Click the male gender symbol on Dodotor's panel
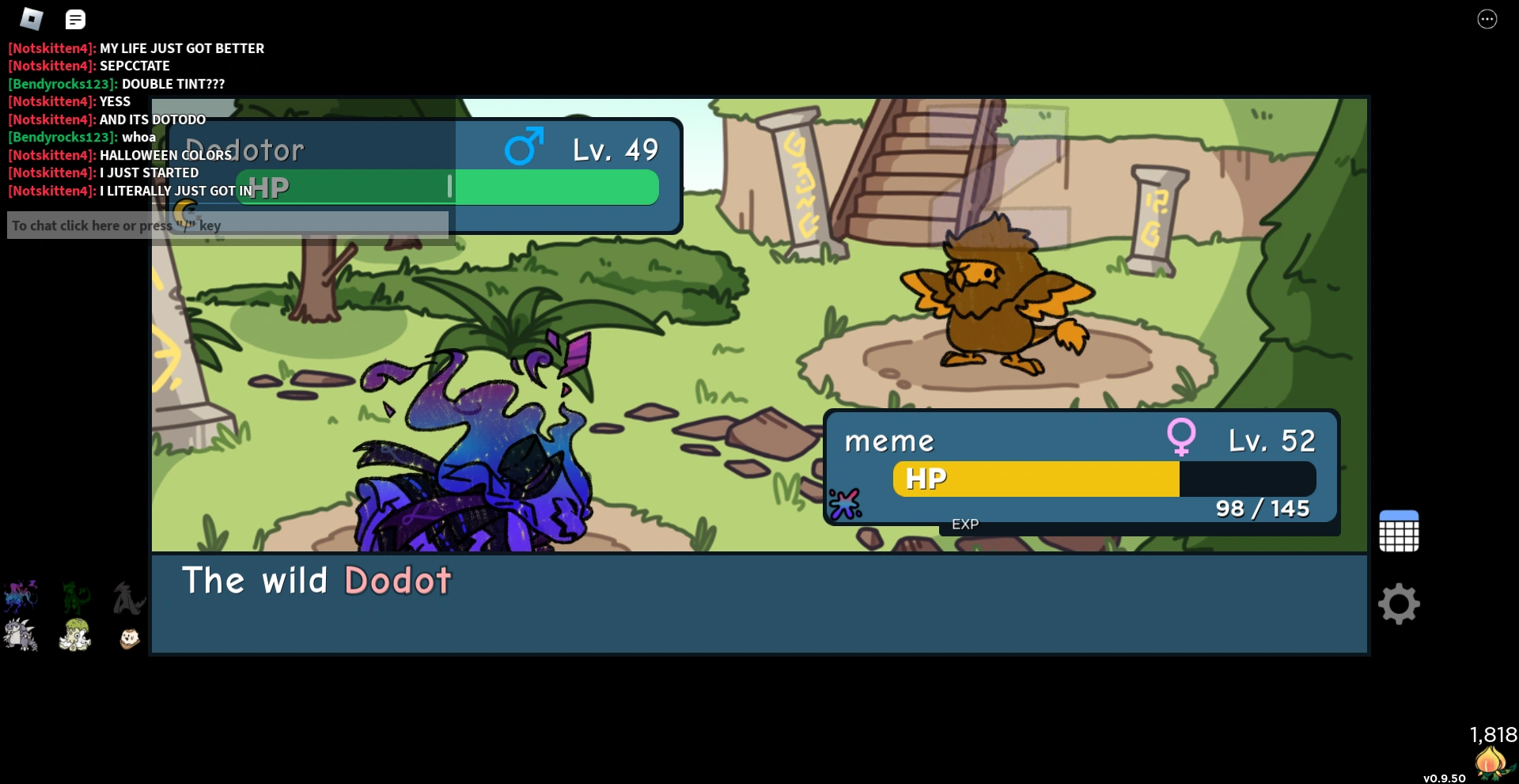Viewport: 1519px width, 784px height. 525,146
